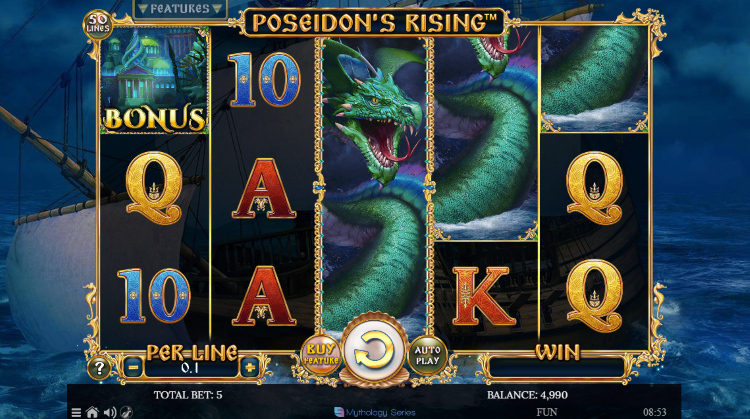
Task: Open the question mark help button
Action: coord(100,367)
